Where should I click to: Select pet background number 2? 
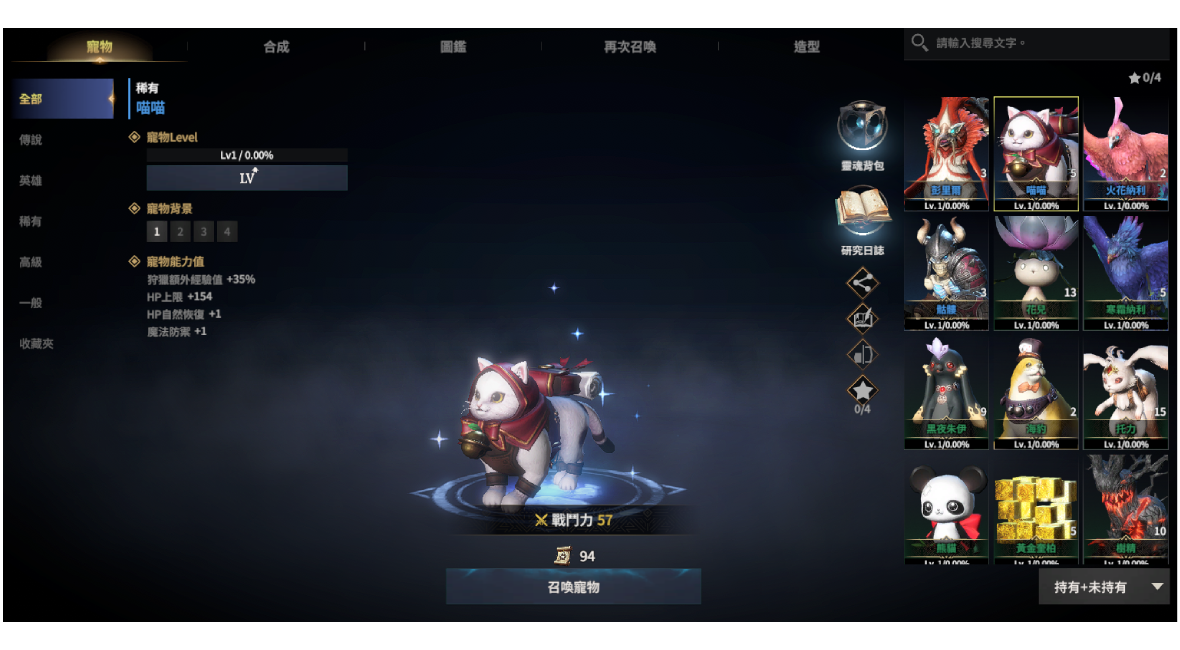click(180, 232)
